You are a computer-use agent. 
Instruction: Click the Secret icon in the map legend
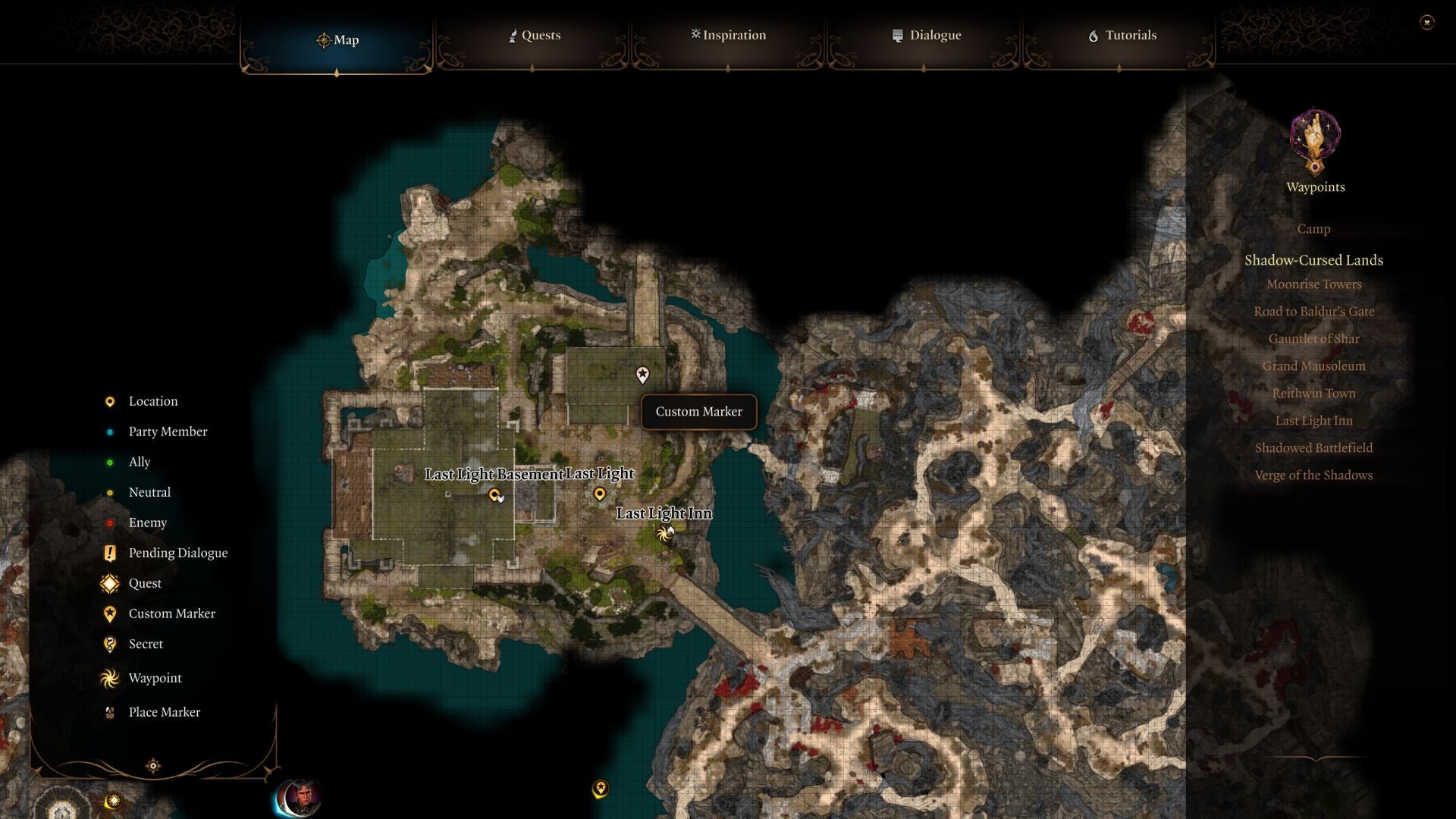[x=109, y=644]
